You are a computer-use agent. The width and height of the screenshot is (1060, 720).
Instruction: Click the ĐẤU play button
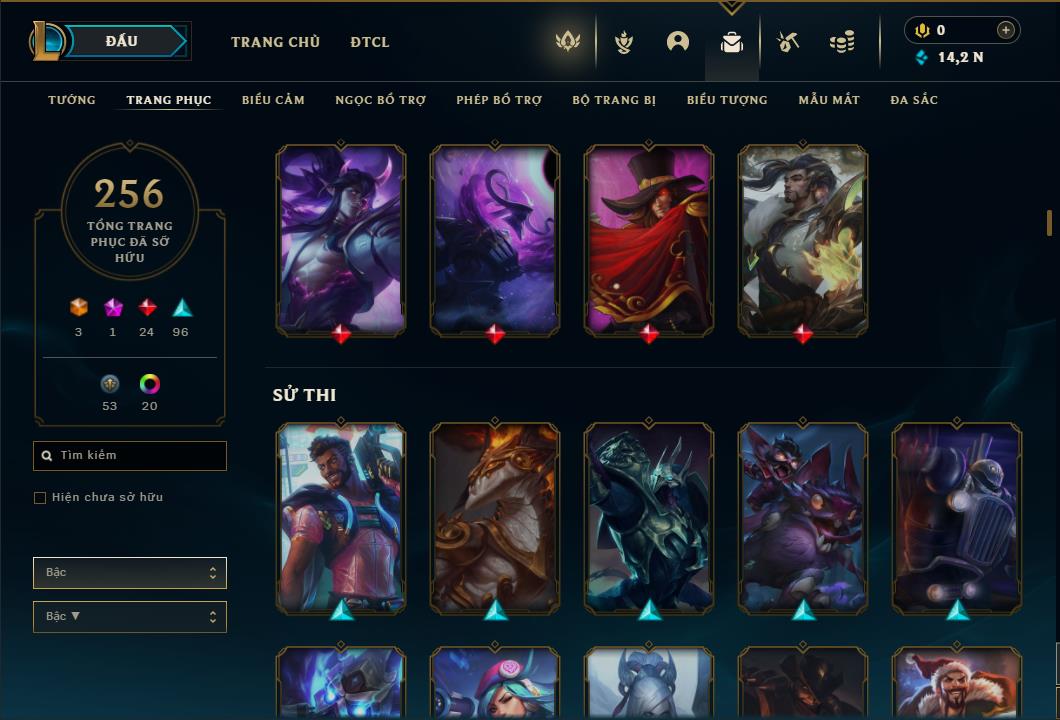[x=122, y=41]
